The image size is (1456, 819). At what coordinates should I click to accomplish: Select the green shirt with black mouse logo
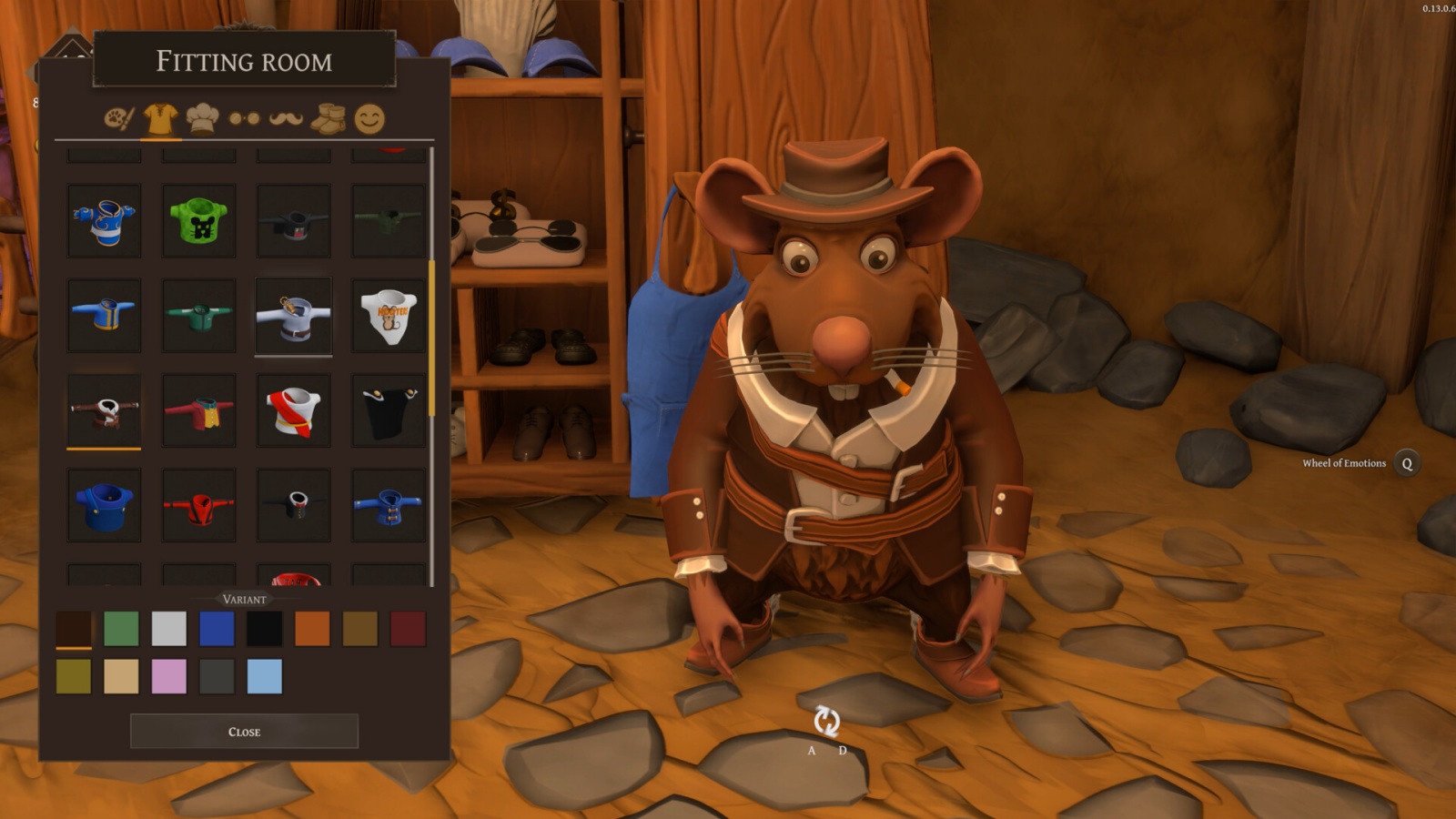pos(198,221)
